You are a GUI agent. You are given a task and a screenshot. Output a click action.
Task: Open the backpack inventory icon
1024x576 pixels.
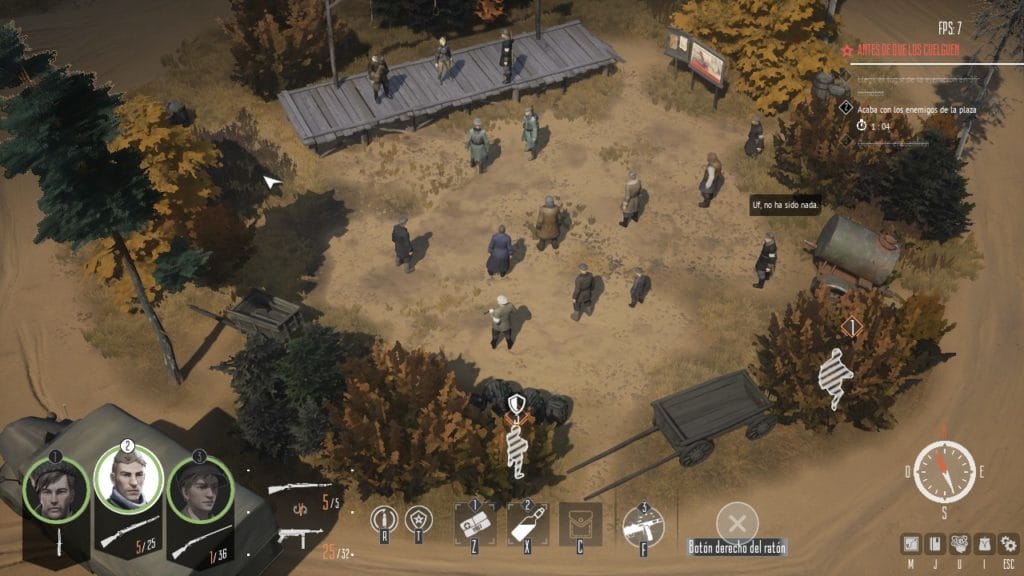(x=984, y=543)
